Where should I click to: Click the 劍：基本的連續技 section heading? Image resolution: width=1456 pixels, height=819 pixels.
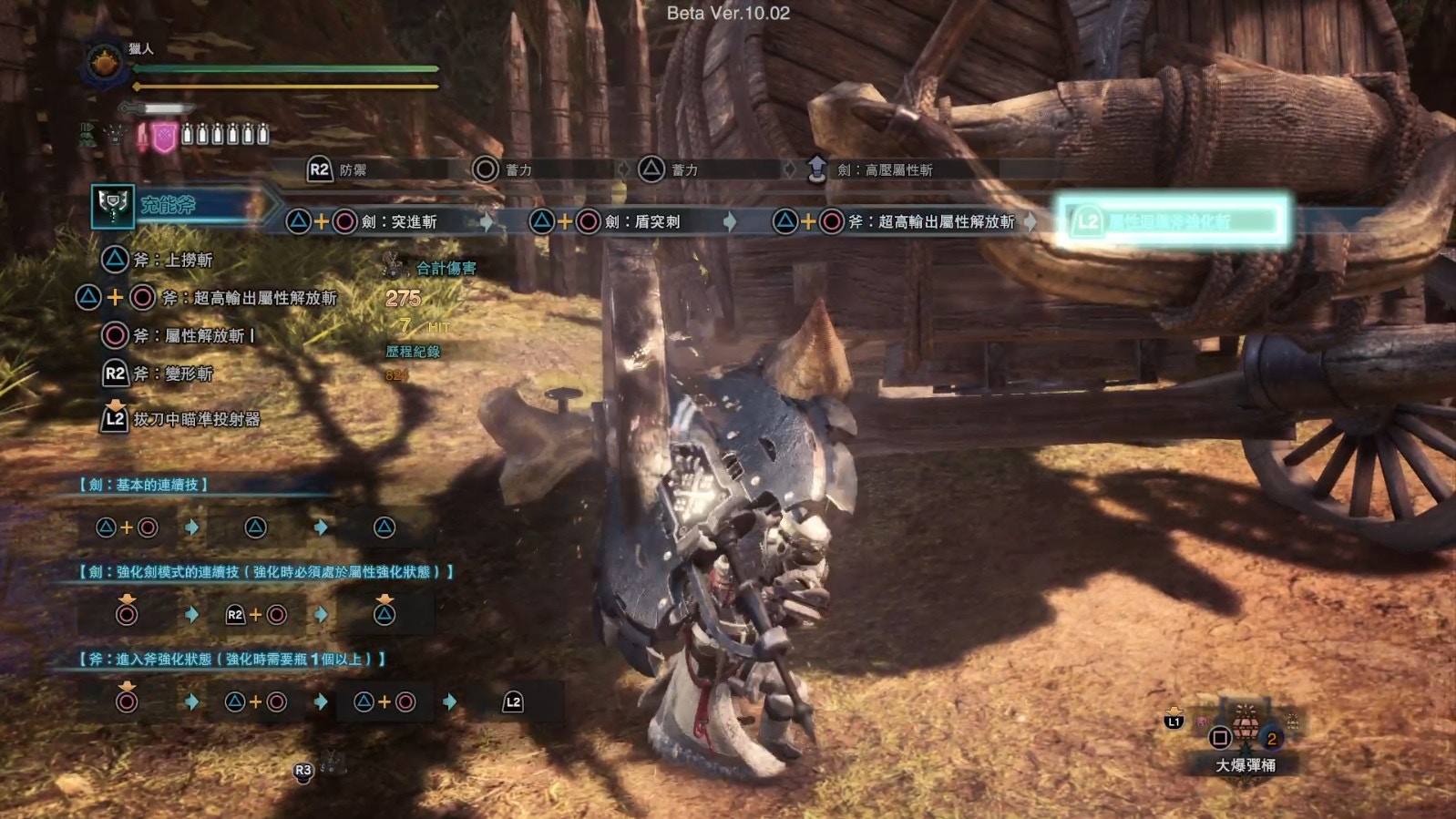pyautogui.click(x=144, y=485)
